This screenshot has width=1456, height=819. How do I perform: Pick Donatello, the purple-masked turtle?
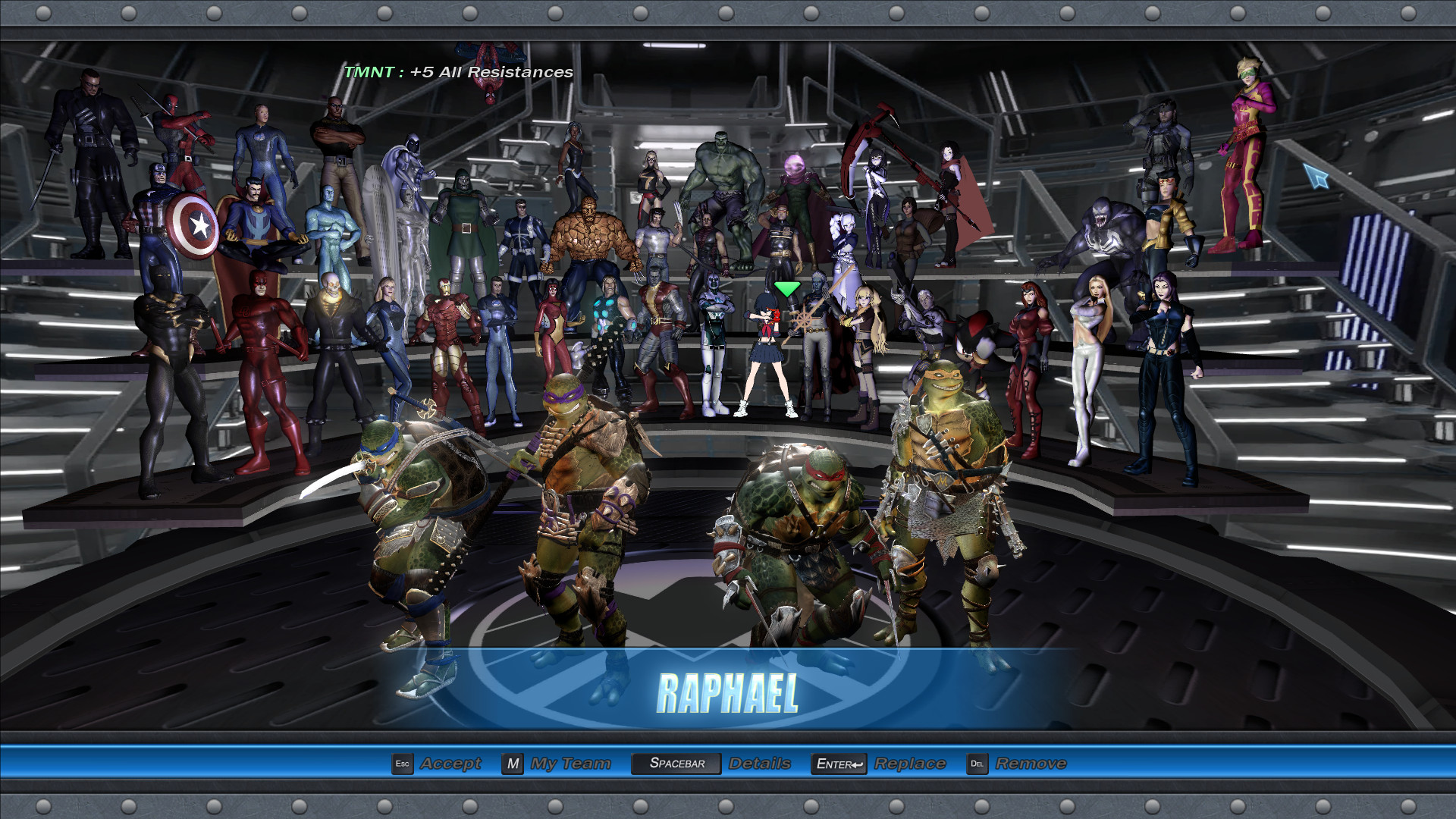(584, 493)
